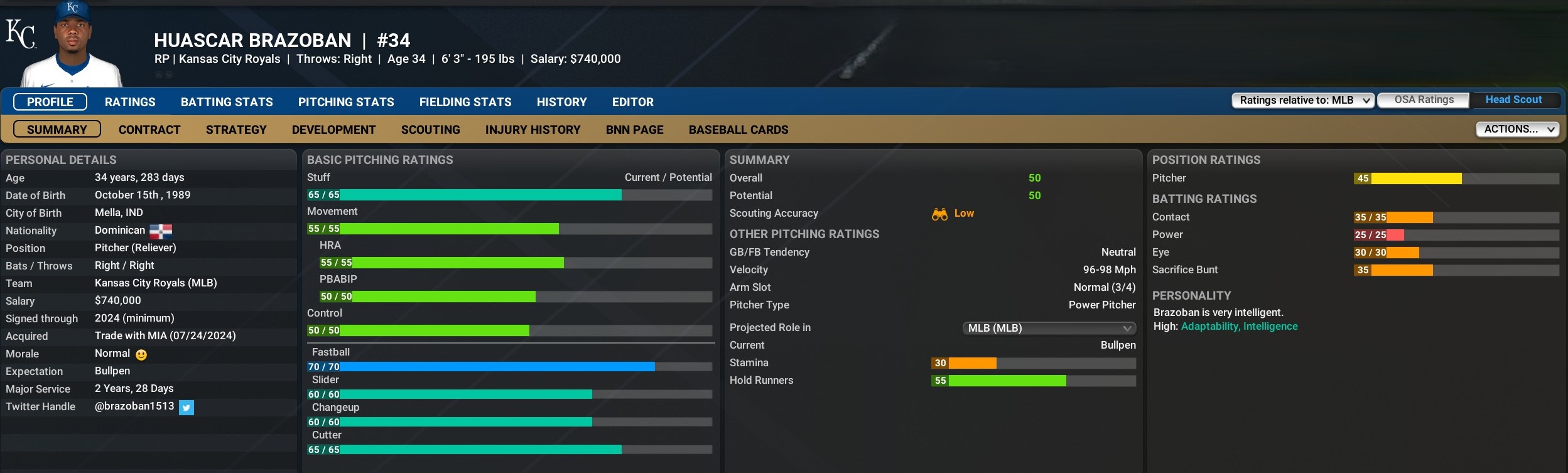The height and width of the screenshot is (473, 1568).
Task: Switch to Development sub-tab
Action: [333, 129]
